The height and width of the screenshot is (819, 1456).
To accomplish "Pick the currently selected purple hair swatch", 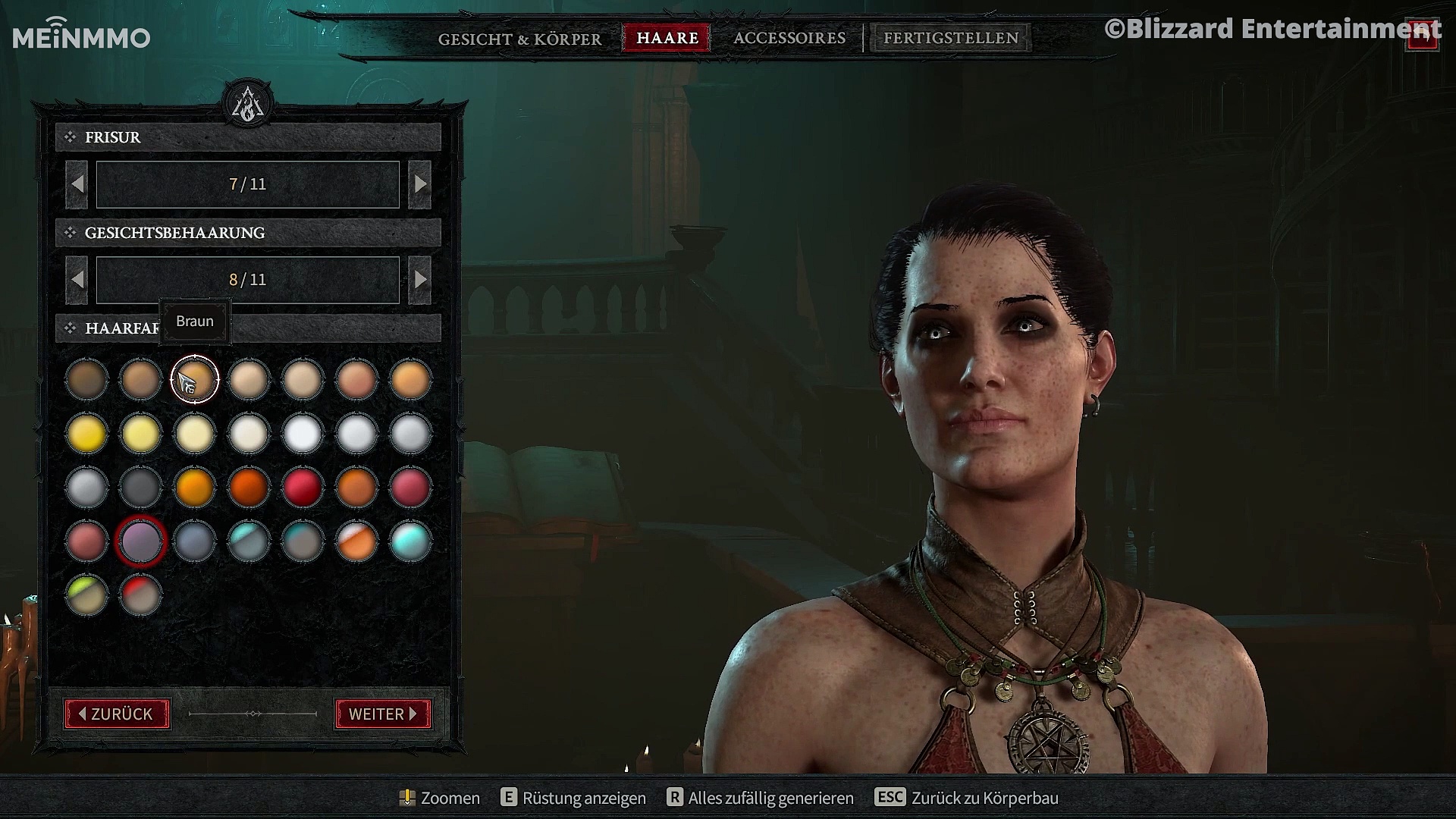I will pyautogui.click(x=141, y=541).
